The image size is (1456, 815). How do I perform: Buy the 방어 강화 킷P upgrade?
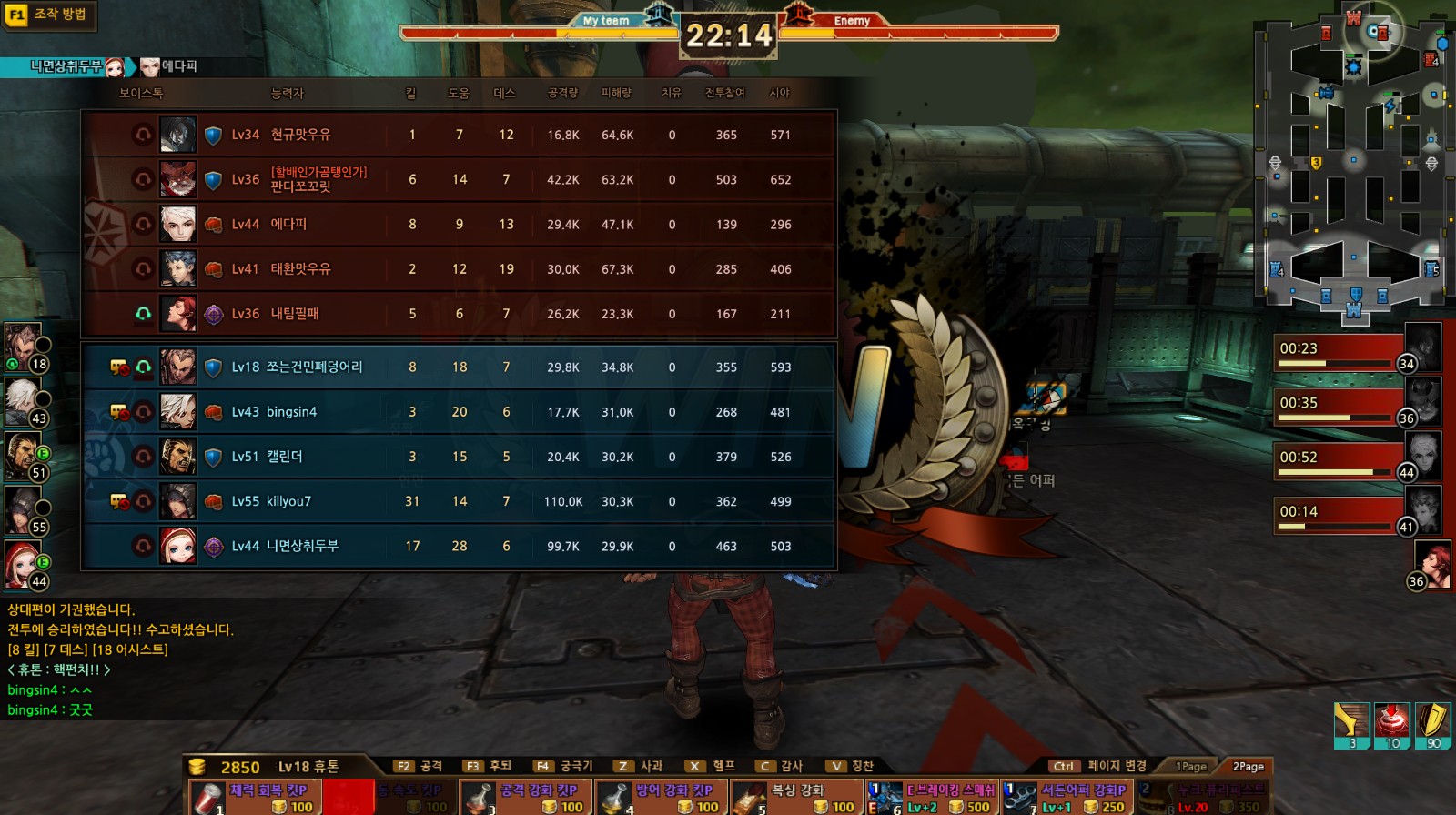[662, 797]
